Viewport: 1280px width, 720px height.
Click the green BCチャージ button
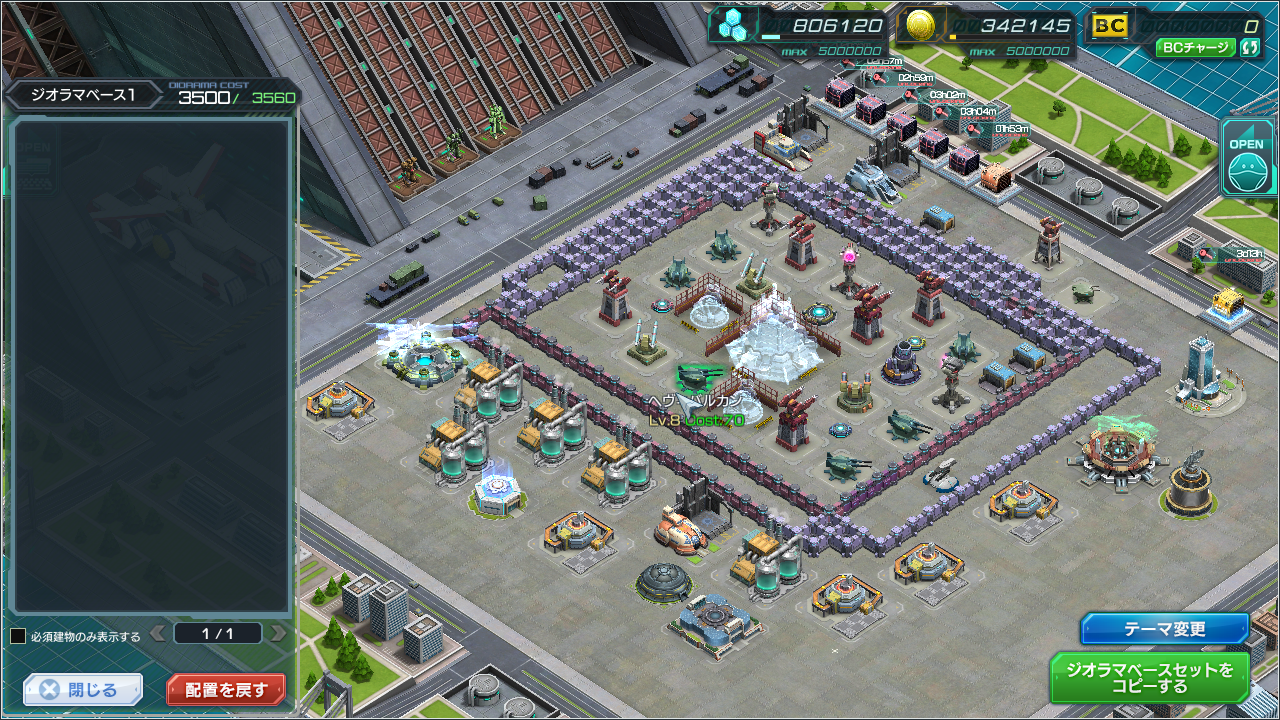point(1196,47)
